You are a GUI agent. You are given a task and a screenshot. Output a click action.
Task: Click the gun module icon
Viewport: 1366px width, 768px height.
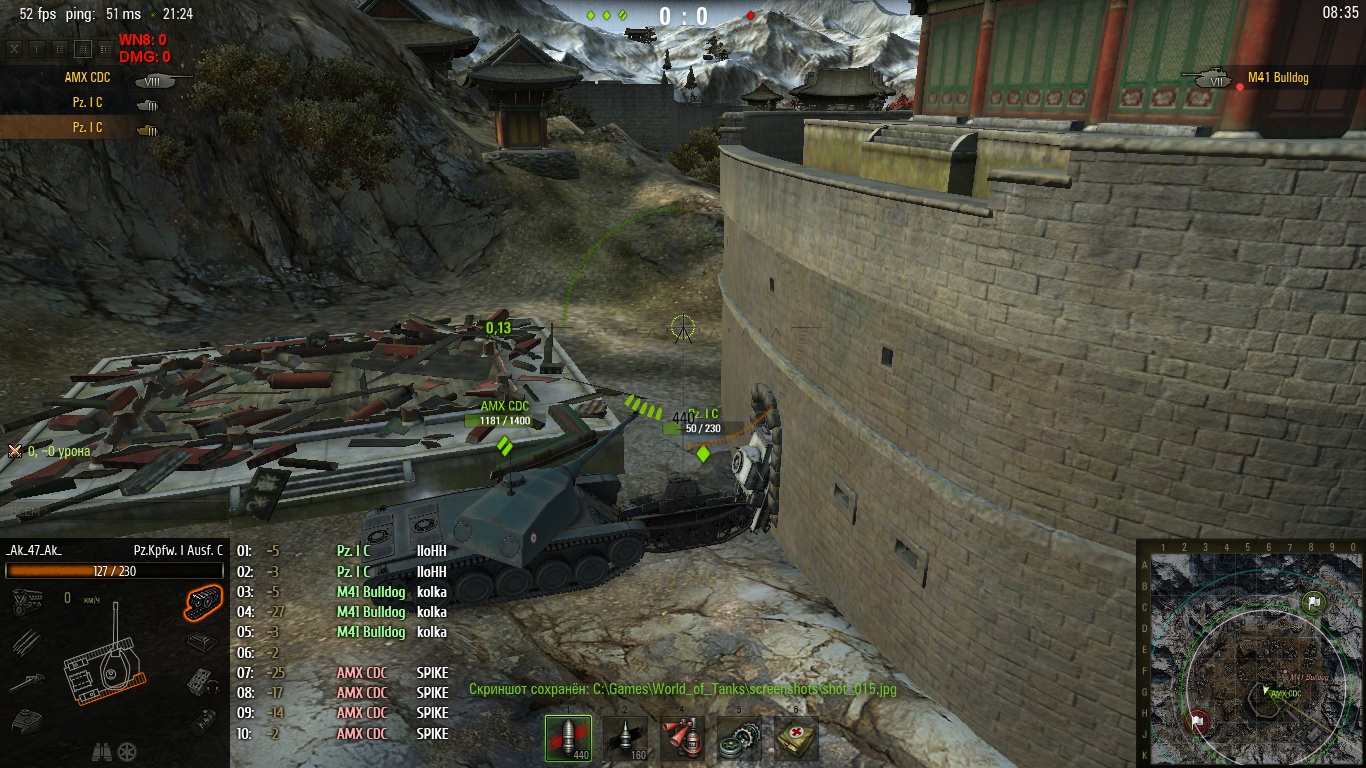pos(25,683)
